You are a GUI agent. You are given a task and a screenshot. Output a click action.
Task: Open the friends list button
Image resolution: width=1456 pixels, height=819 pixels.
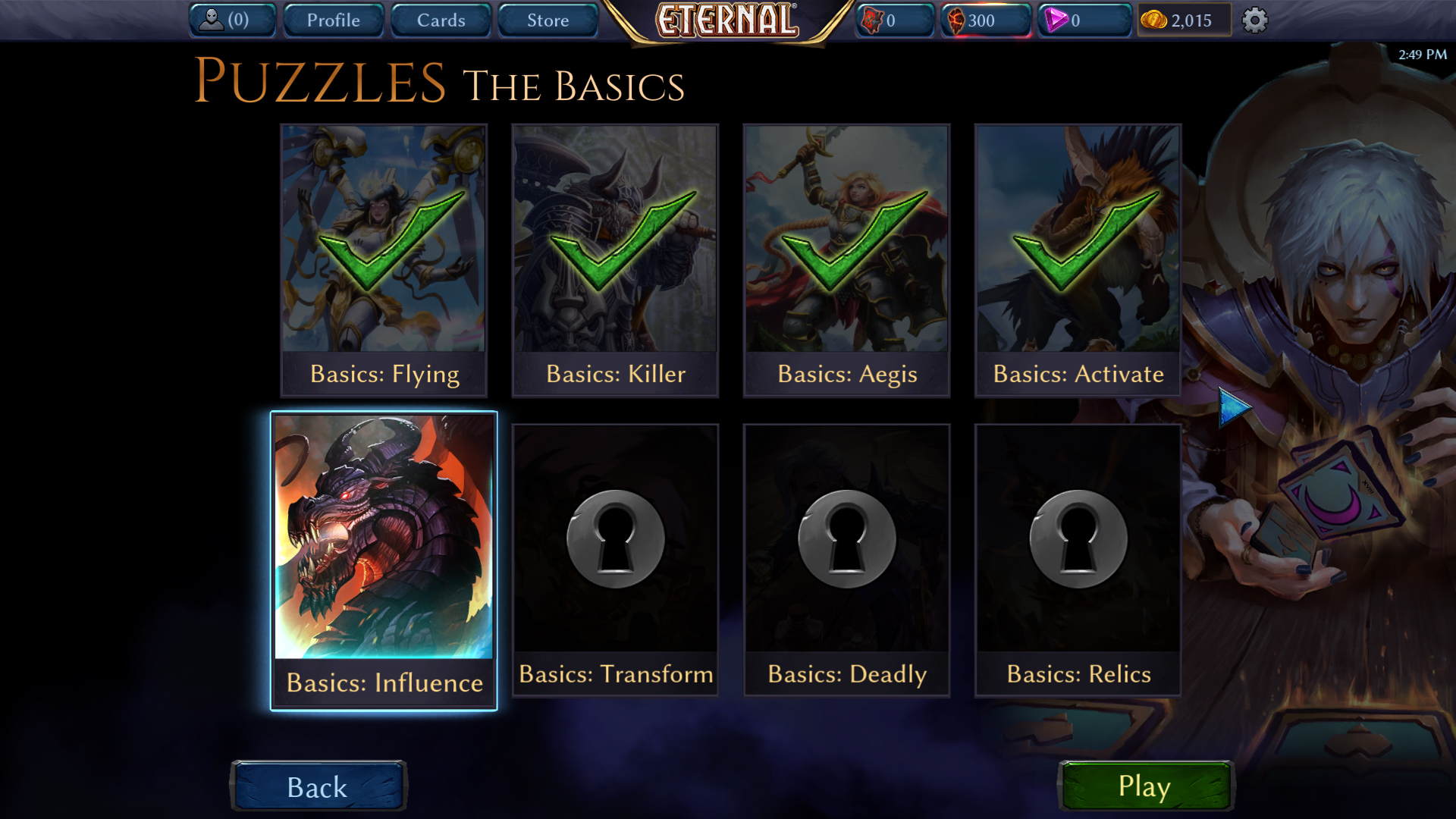tap(231, 20)
